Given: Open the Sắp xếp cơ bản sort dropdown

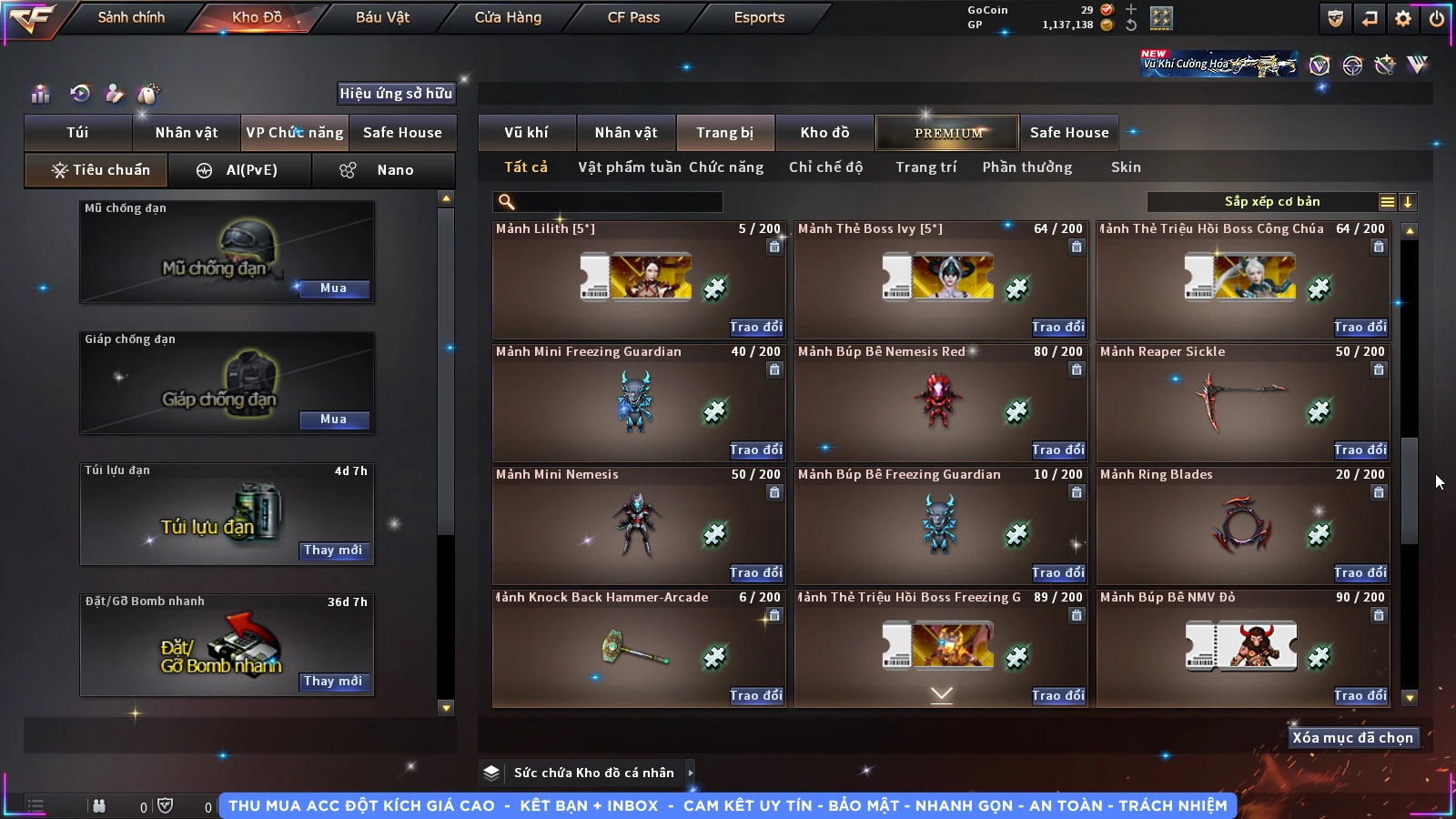Looking at the screenshot, I should click(1271, 202).
